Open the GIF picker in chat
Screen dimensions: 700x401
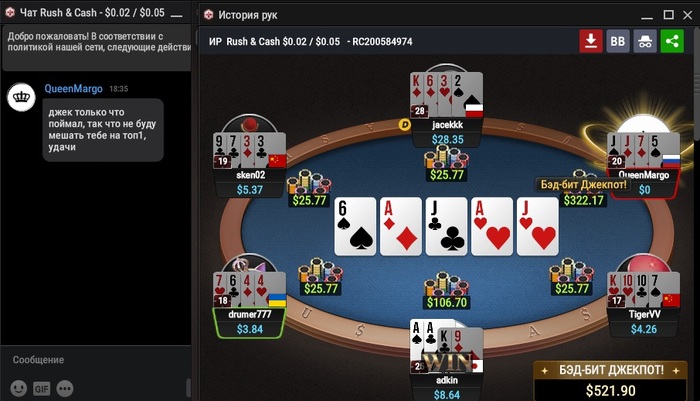(x=42, y=387)
